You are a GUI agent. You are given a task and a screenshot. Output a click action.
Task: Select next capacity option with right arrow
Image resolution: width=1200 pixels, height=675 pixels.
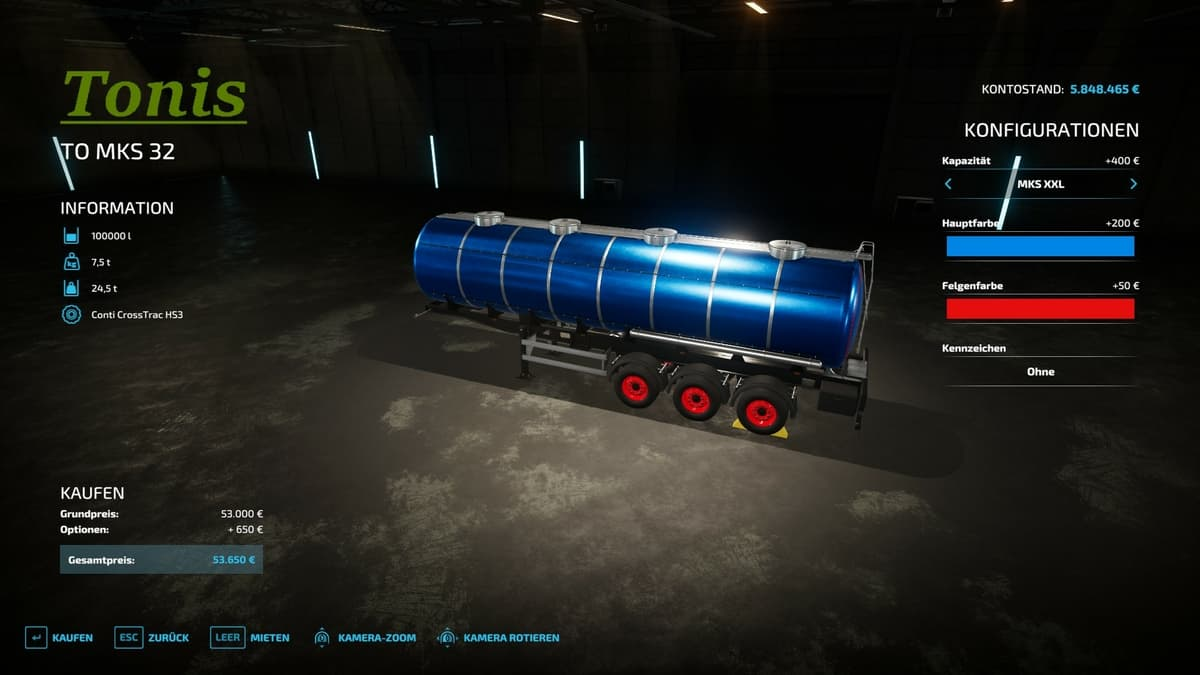(1133, 184)
